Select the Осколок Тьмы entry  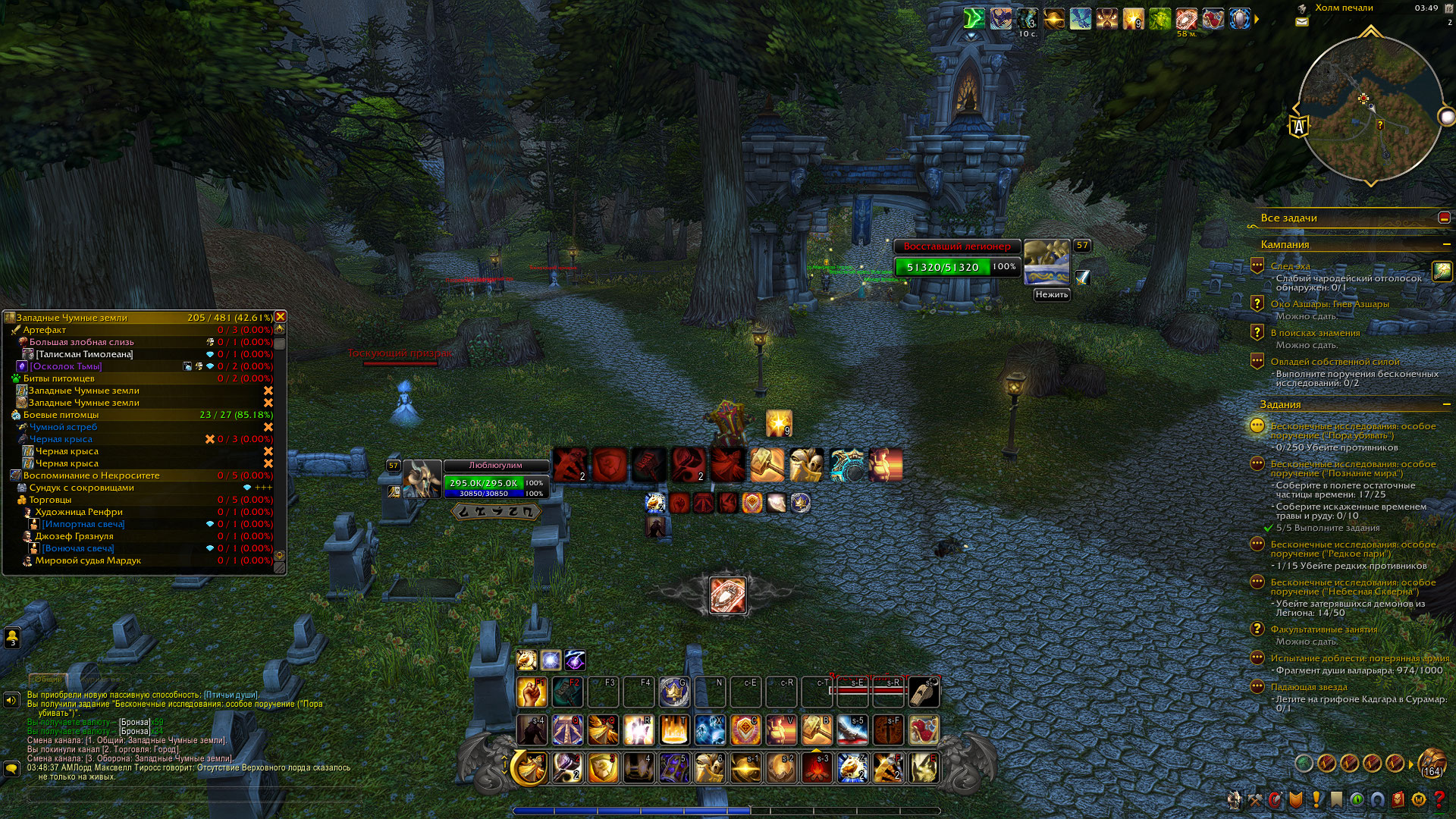pyautogui.click(x=65, y=366)
